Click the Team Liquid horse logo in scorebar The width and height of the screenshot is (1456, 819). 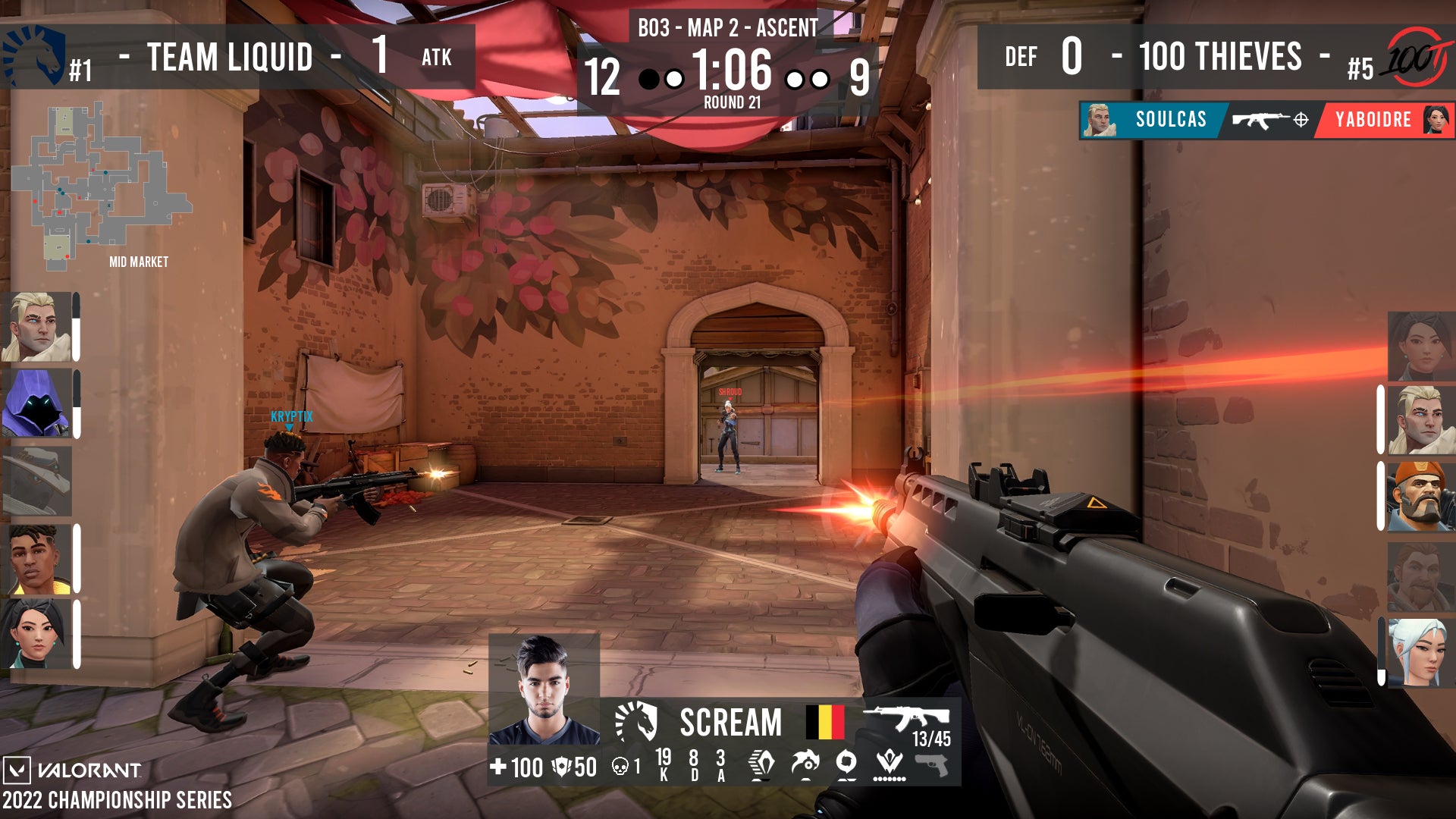point(35,56)
